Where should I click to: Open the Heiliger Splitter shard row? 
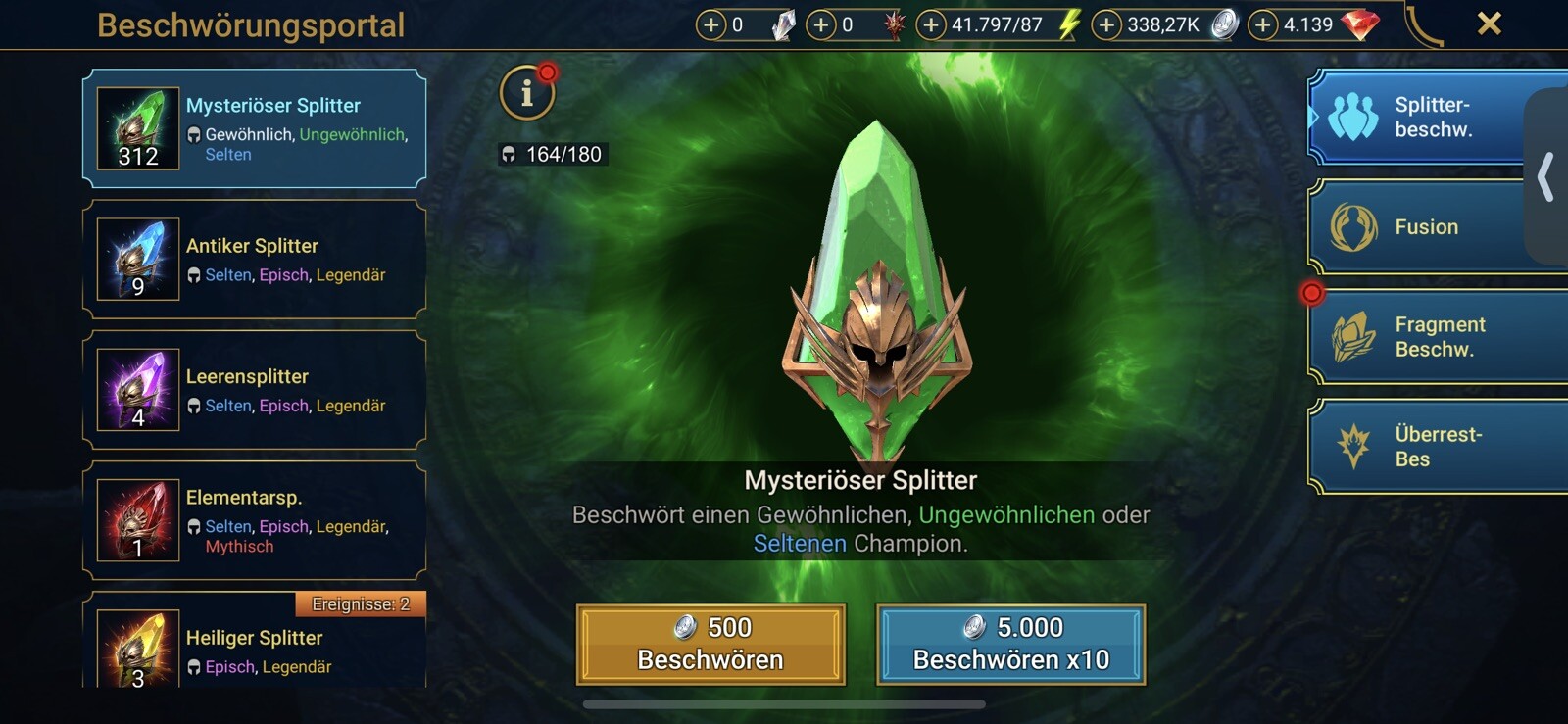click(x=255, y=649)
